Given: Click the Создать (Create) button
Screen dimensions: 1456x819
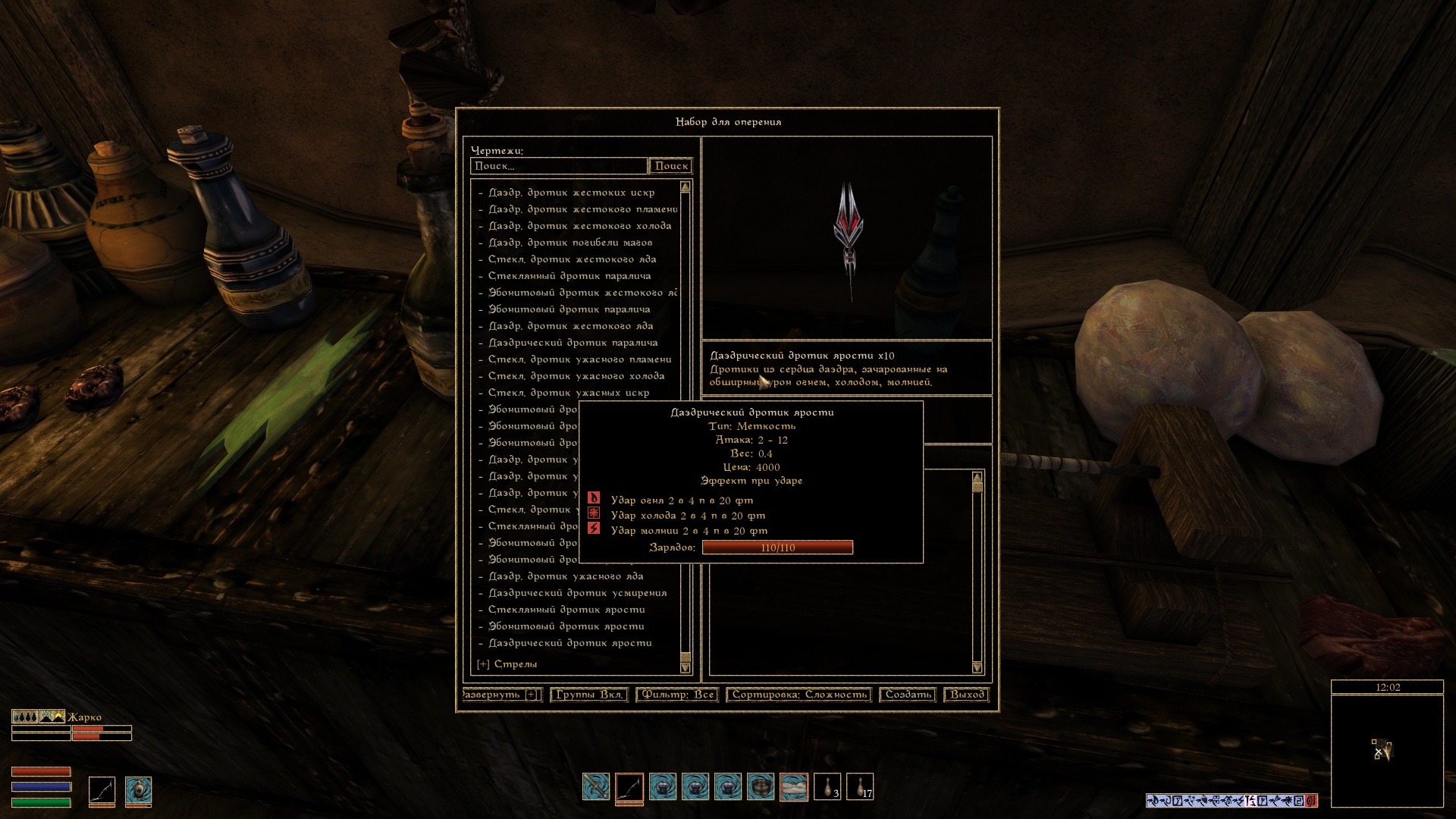Looking at the screenshot, I should tap(908, 695).
